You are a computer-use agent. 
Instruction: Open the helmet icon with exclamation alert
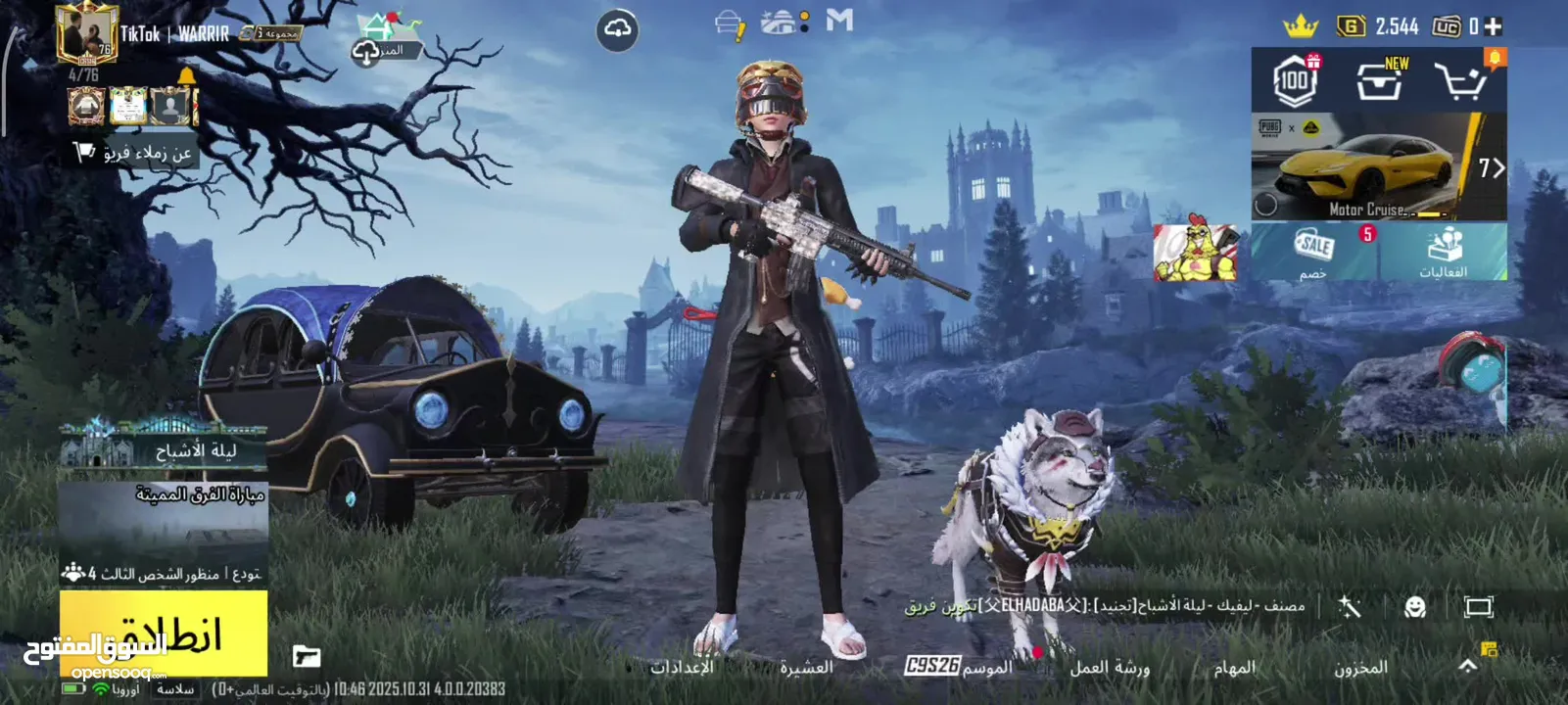[x=729, y=23]
